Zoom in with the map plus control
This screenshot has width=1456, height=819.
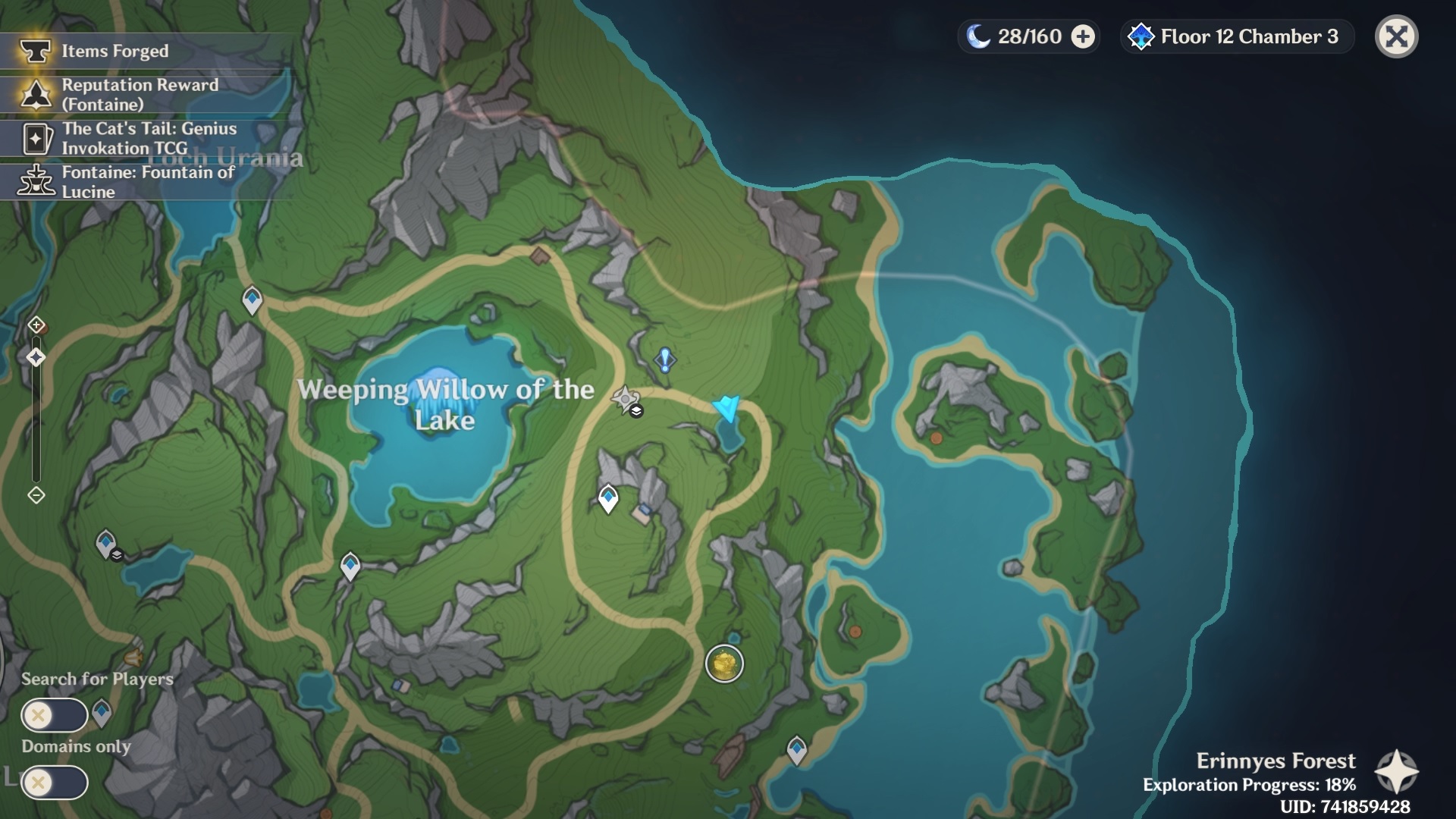(x=36, y=325)
